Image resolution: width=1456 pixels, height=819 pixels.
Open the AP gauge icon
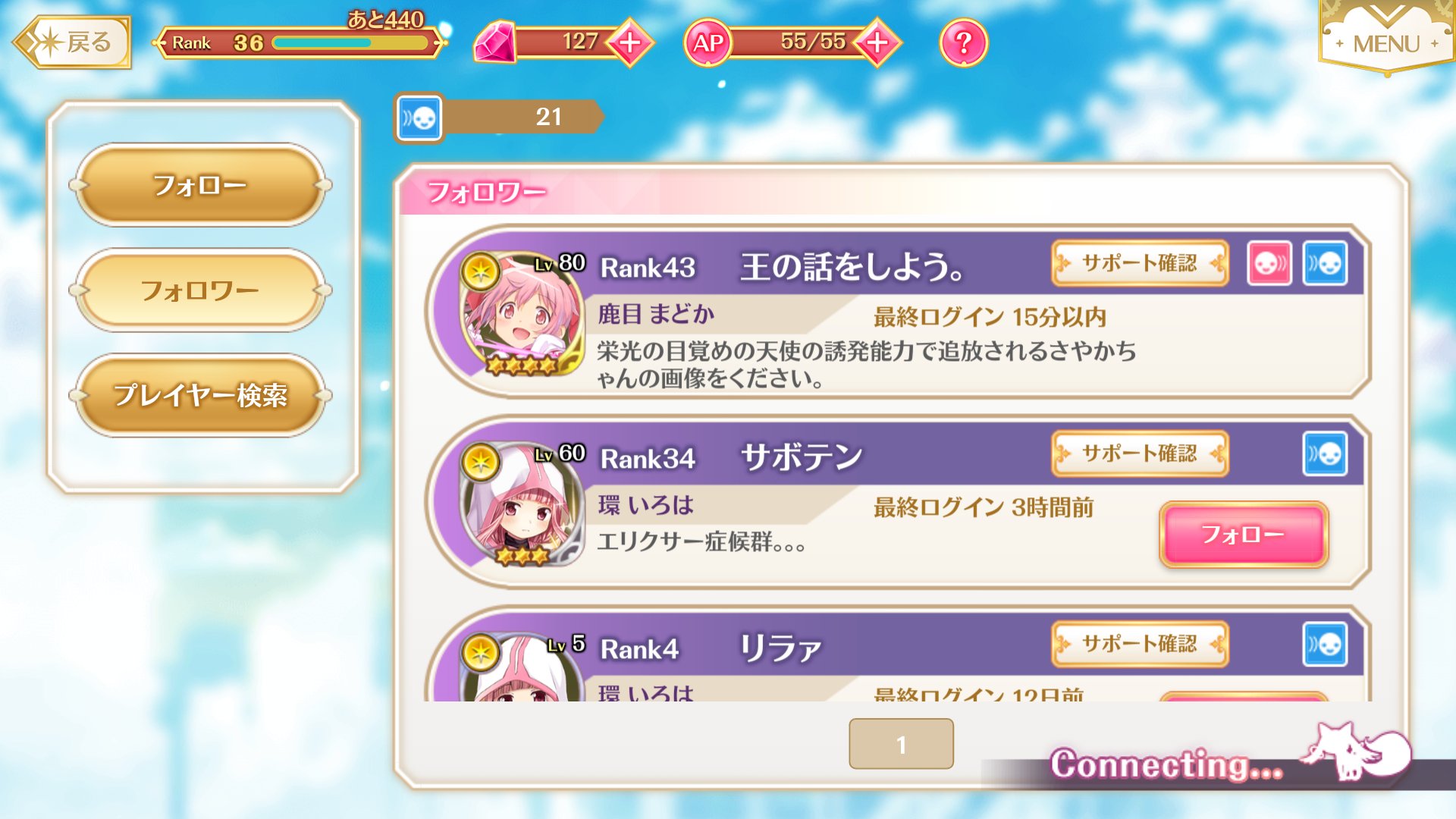point(709,43)
